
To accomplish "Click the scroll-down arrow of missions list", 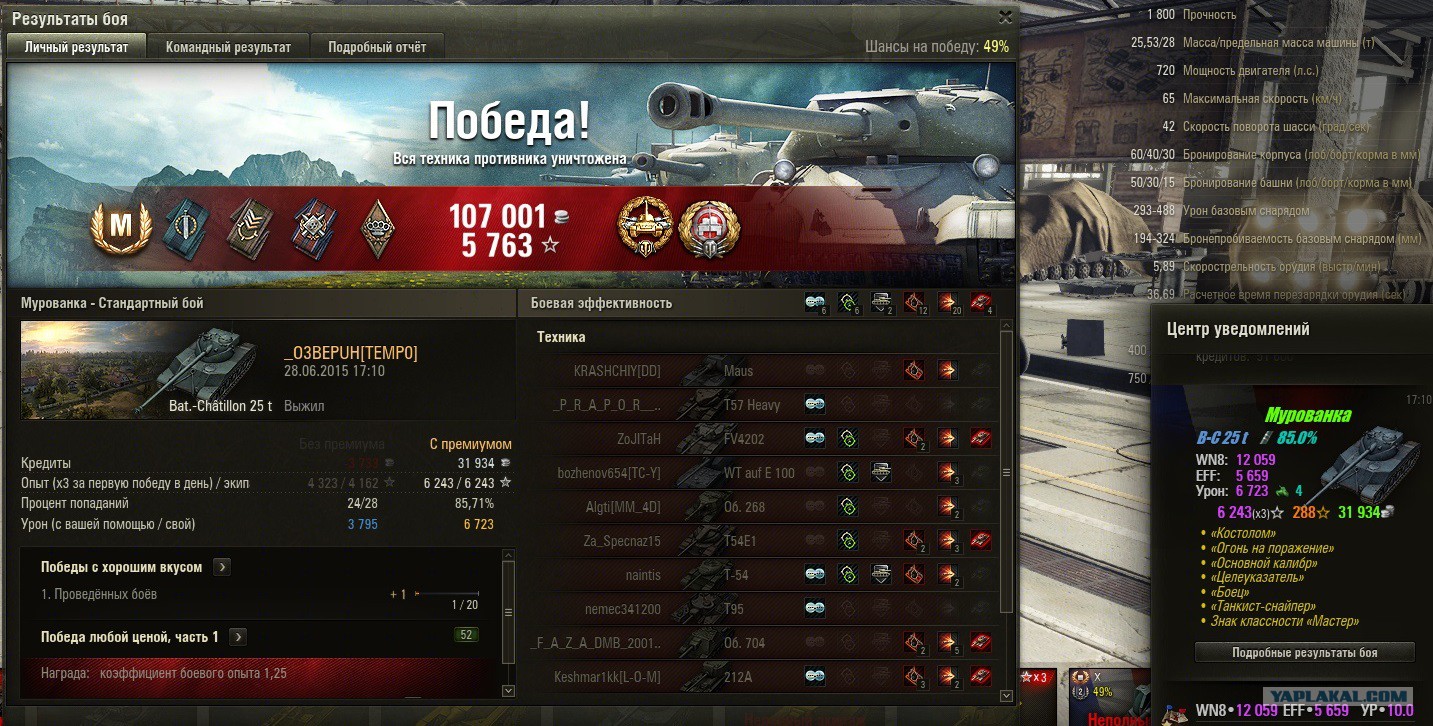I will pos(508,690).
